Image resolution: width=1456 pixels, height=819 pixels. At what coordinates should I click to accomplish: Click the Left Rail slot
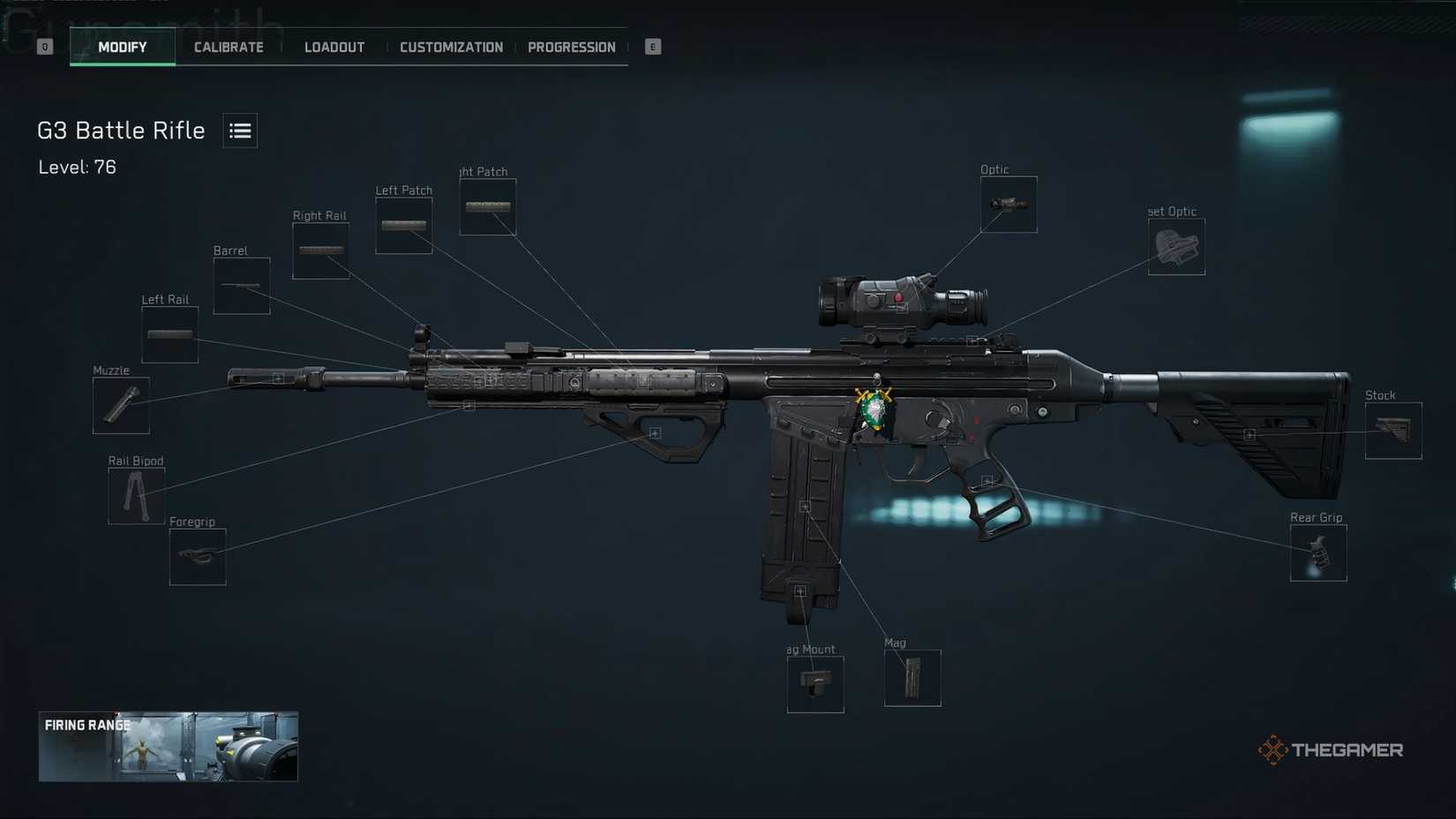169,335
